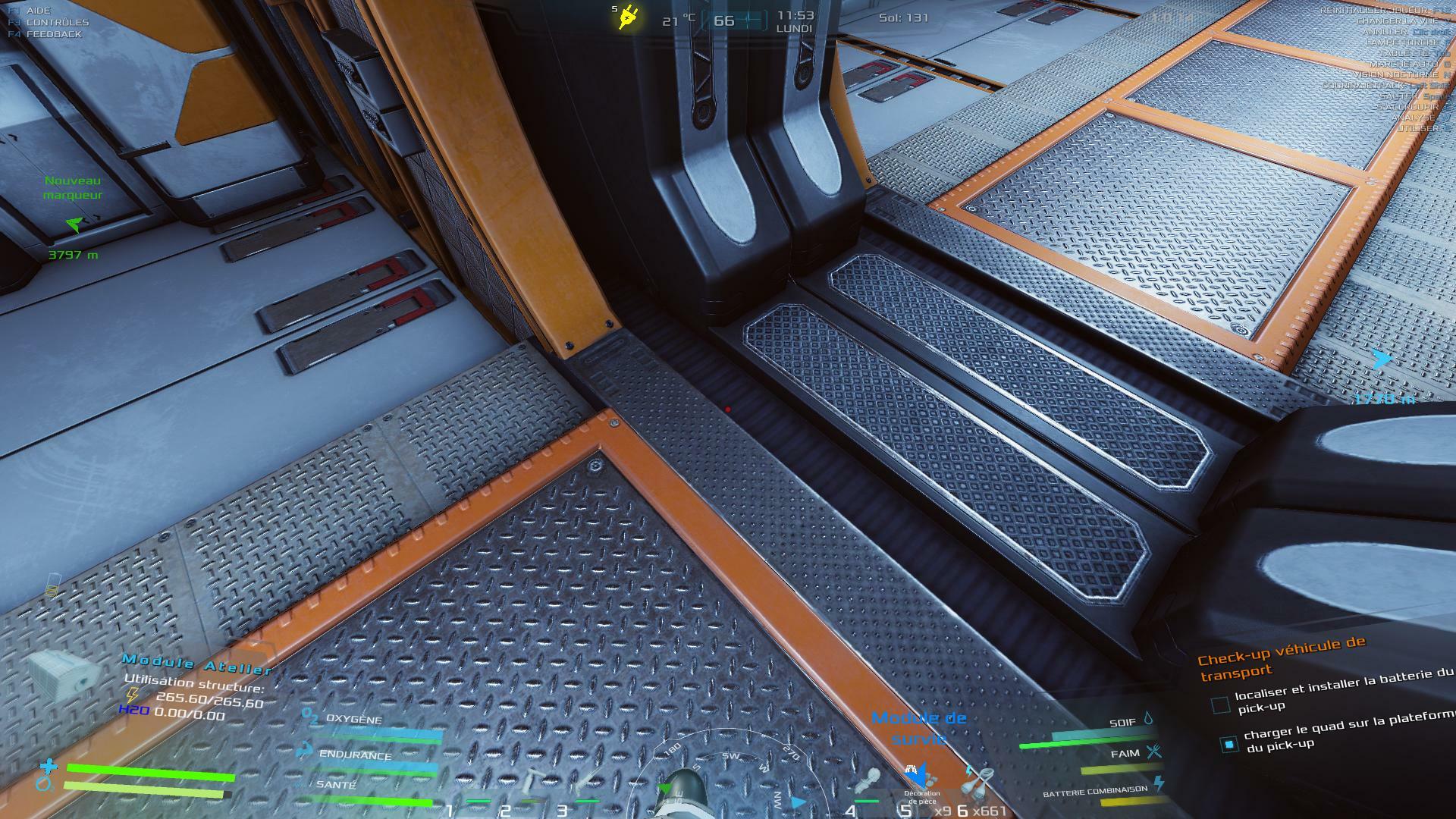This screenshot has height=819, width=1456.
Task: Click the yellow power plug status icon
Action: pyautogui.click(x=627, y=17)
